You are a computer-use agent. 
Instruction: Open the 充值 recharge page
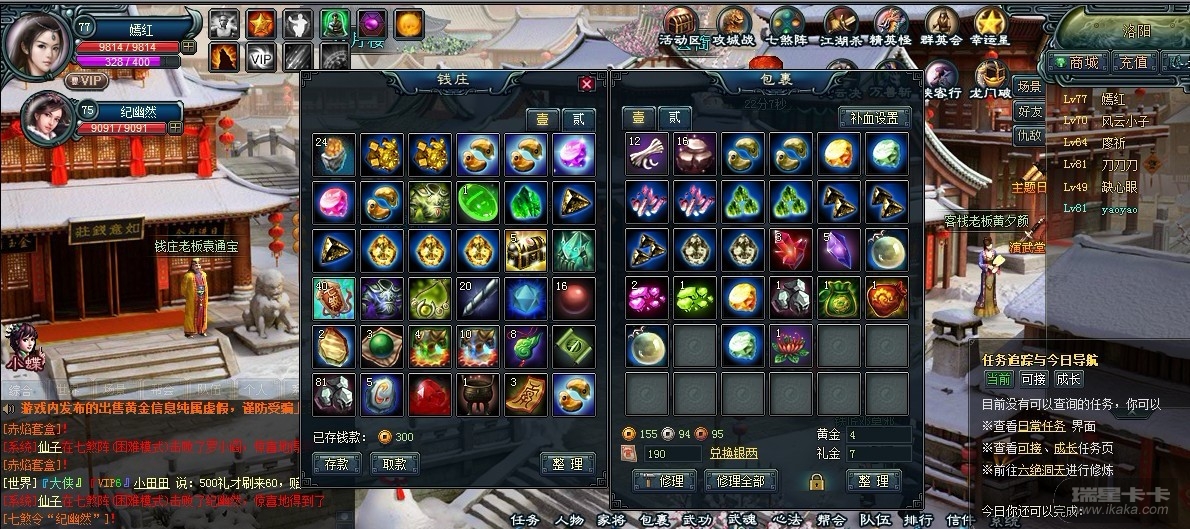click(1133, 62)
